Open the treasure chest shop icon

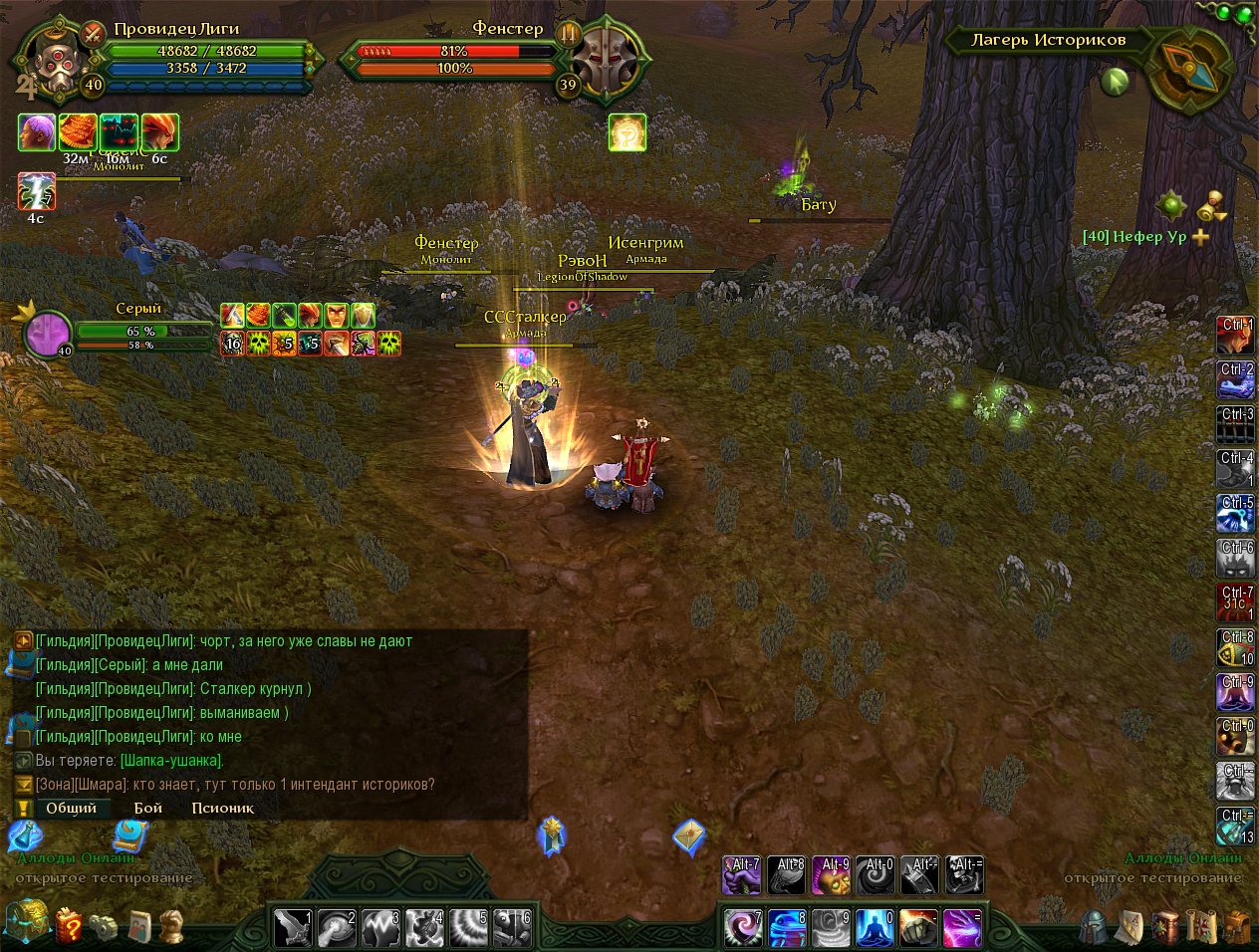point(26,922)
